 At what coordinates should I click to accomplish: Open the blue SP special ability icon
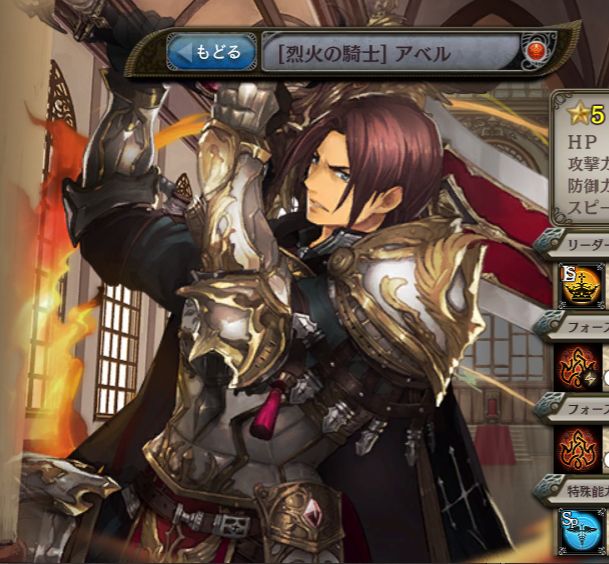click(x=581, y=532)
